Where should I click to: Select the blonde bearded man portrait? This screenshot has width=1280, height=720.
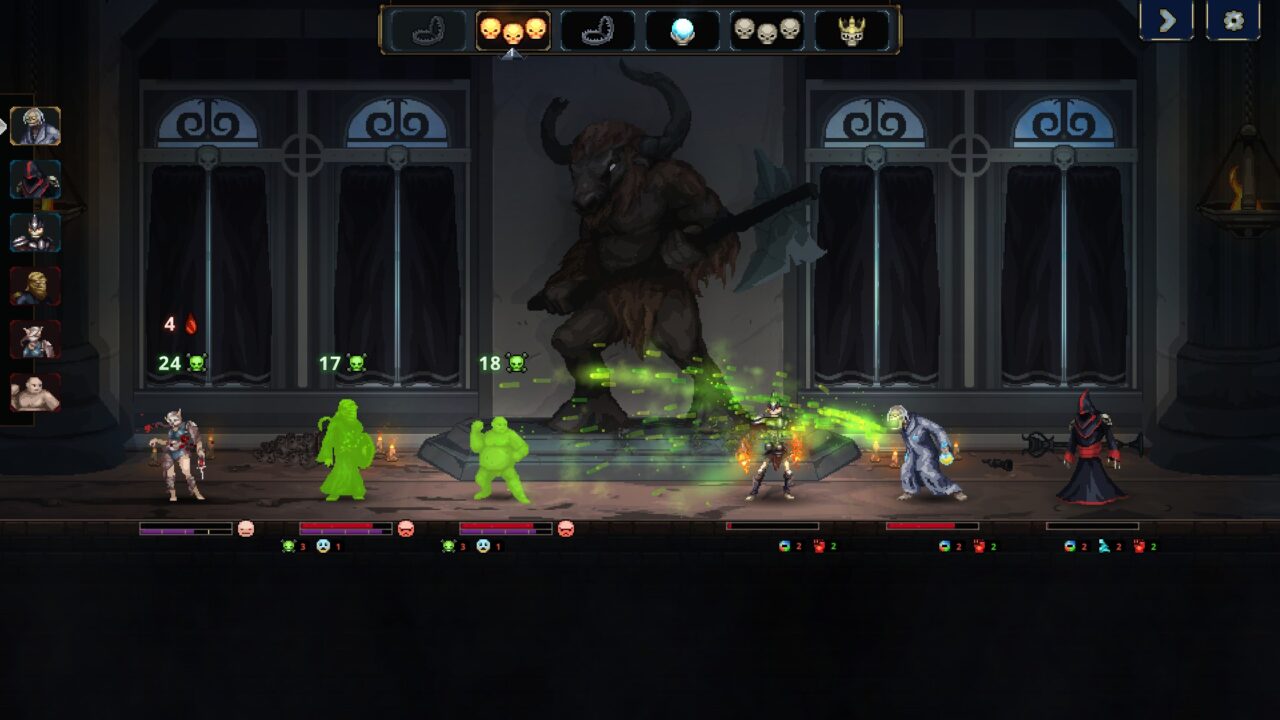tap(36, 287)
